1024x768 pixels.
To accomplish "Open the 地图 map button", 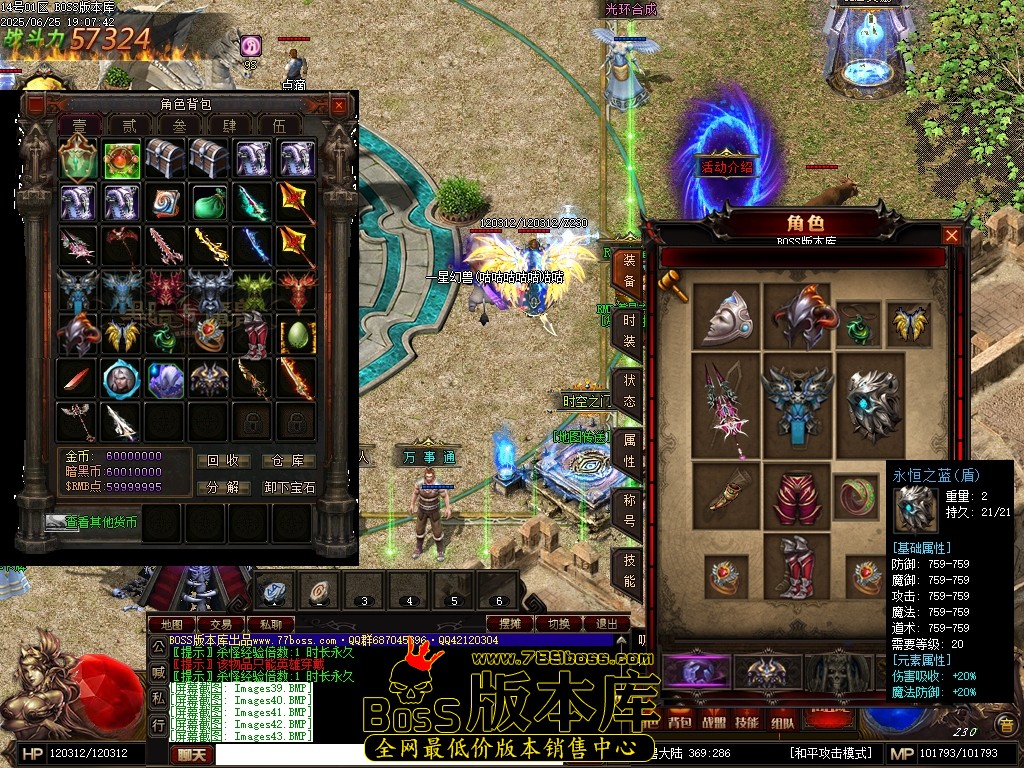I will point(171,624).
